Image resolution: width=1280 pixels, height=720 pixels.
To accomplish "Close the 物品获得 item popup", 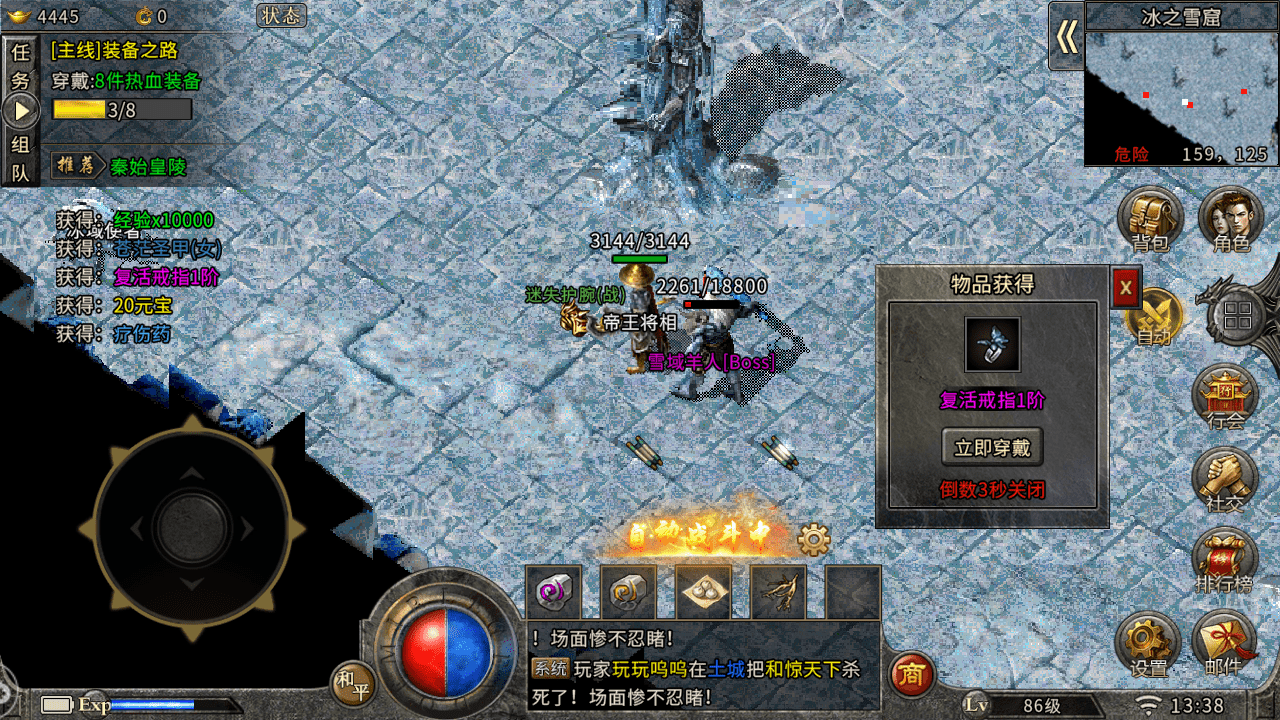I will point(1126,288).
